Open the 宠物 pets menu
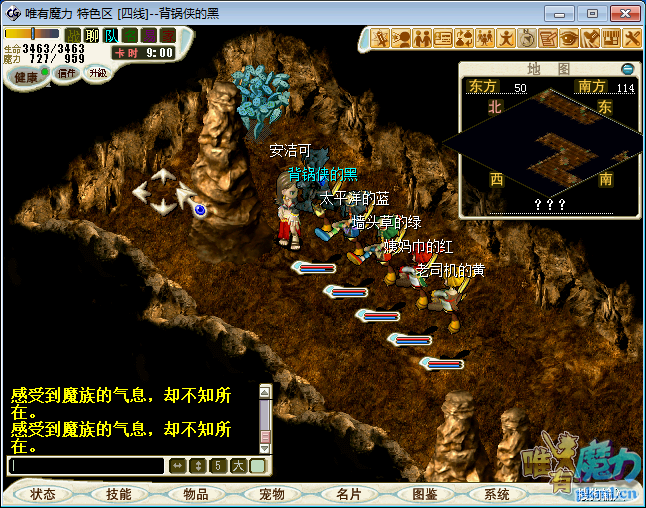The height and width of the screenshot is (508, 646). pos(271,494)
